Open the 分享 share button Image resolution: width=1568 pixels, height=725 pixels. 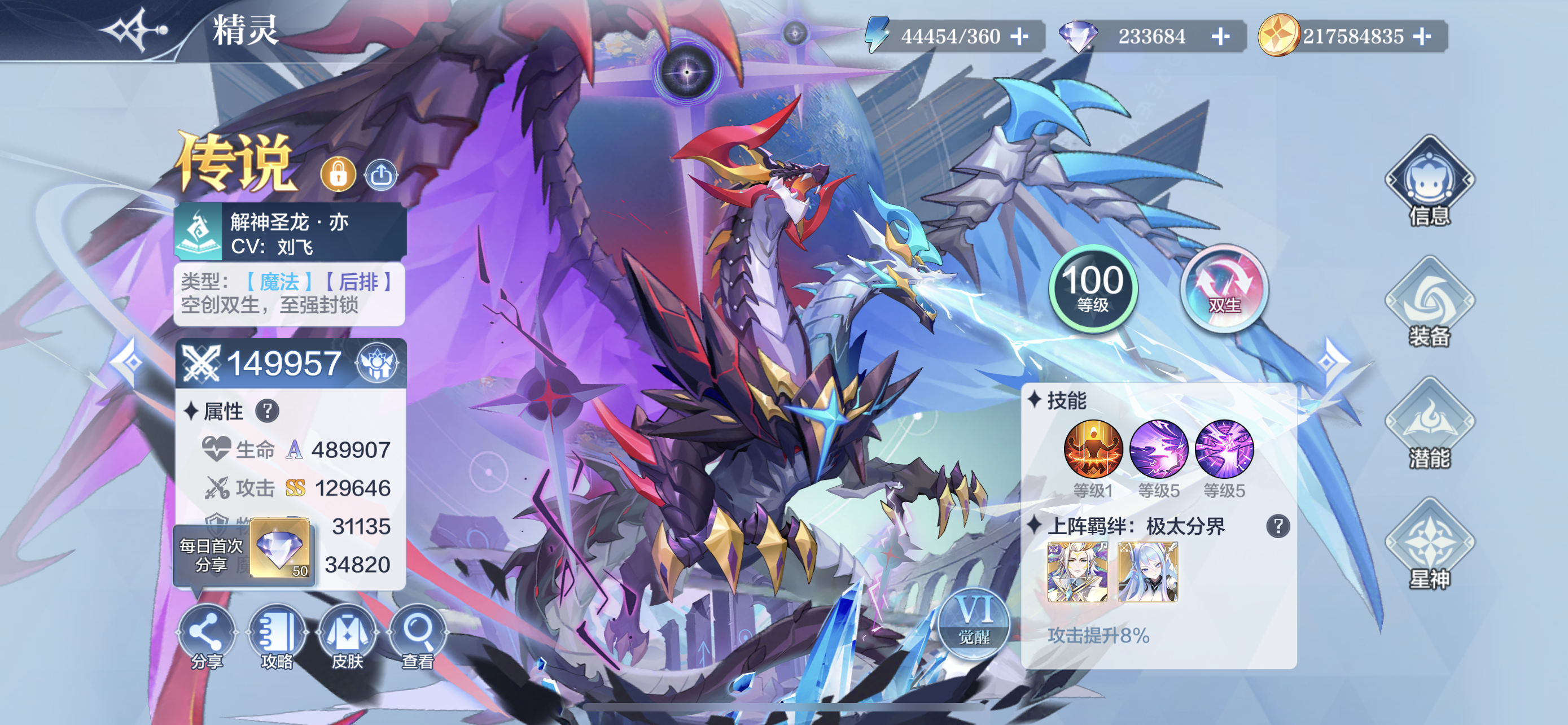click(207, 636)
